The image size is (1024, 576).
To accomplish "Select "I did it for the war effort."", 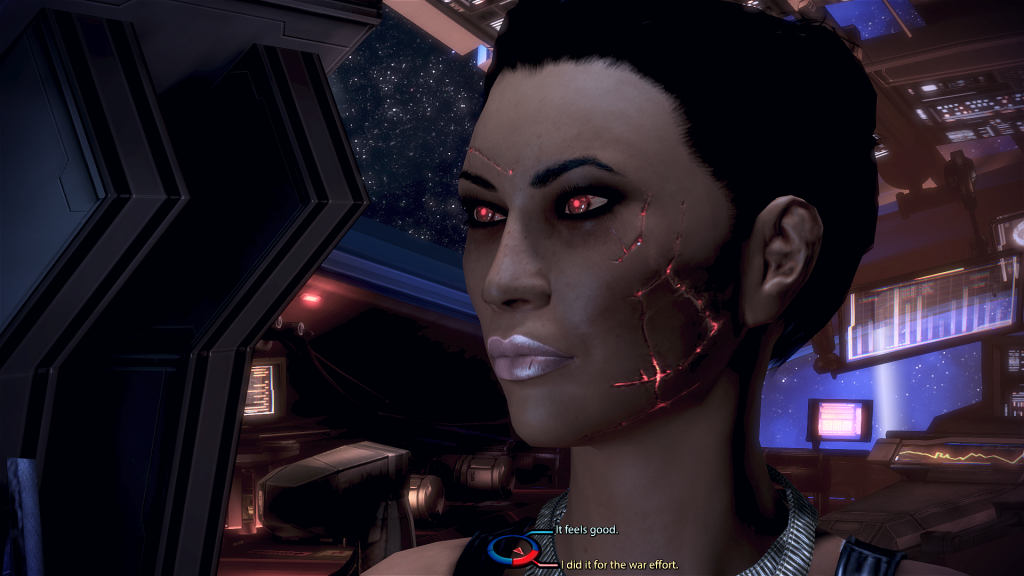I will pos(620,565).
